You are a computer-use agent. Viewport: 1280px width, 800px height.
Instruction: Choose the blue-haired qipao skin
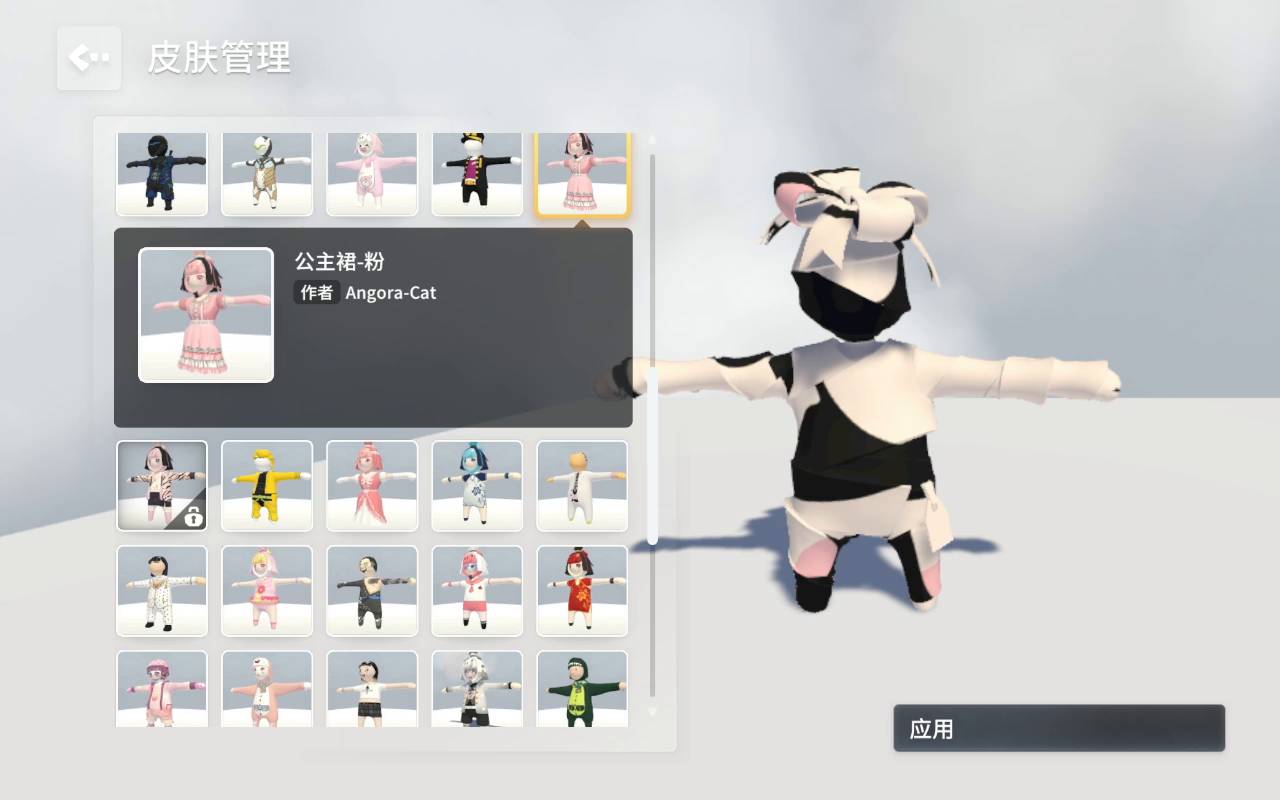(477, 486)
